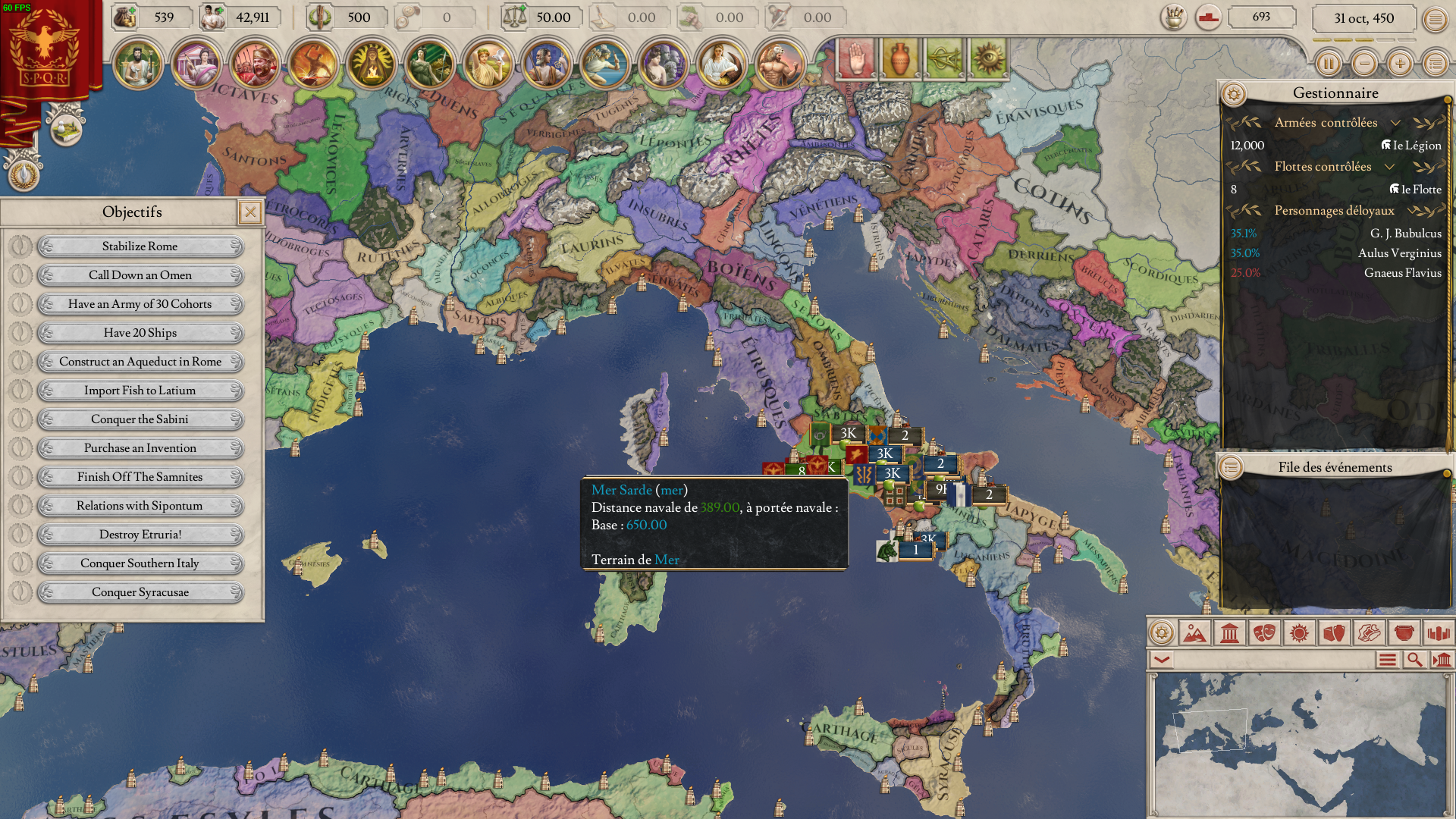This screenshot has height=819, width=1456.
Task: Select the Conquer Syracusae objective
Action: pos(140,592)
